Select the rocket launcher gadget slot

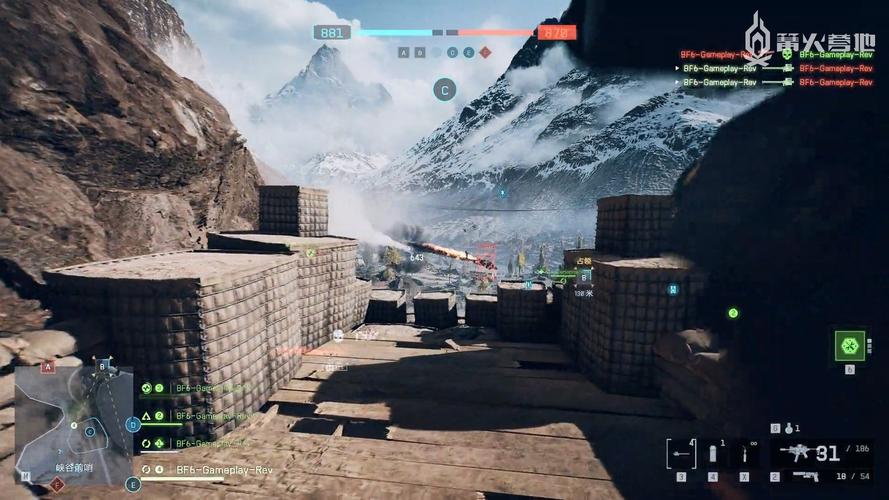681,454
